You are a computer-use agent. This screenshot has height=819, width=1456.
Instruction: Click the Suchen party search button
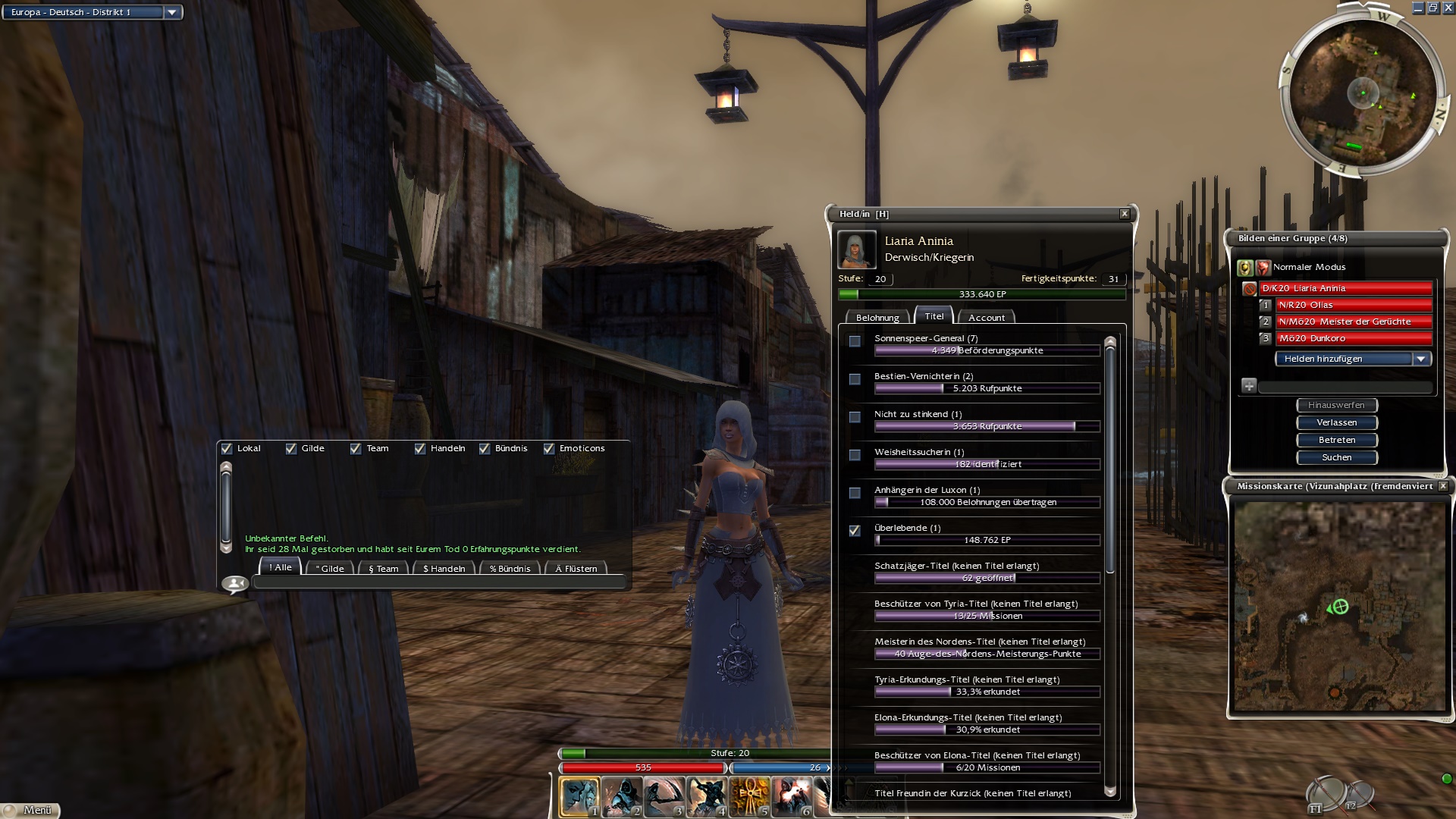coord(1336,457)
